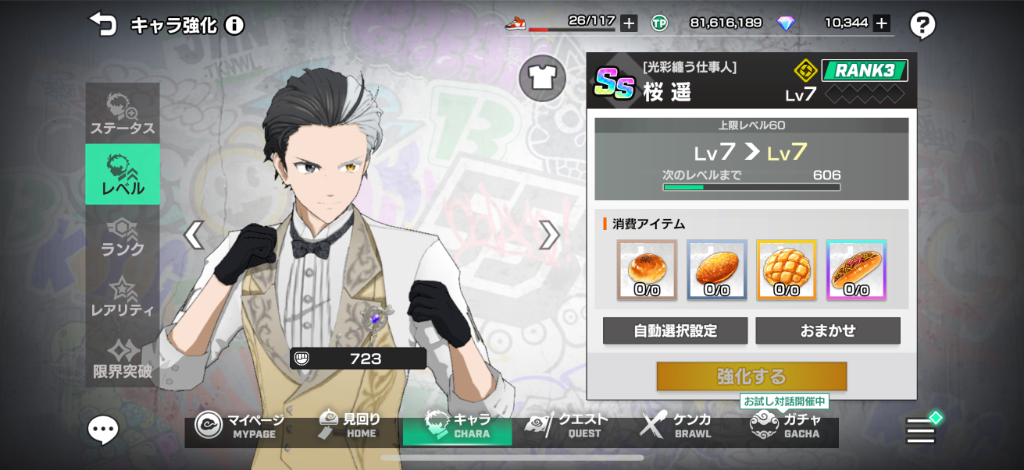1024x470 pixels.
Task: Buy more diamonds with the plus button
Action: [881, 23]
